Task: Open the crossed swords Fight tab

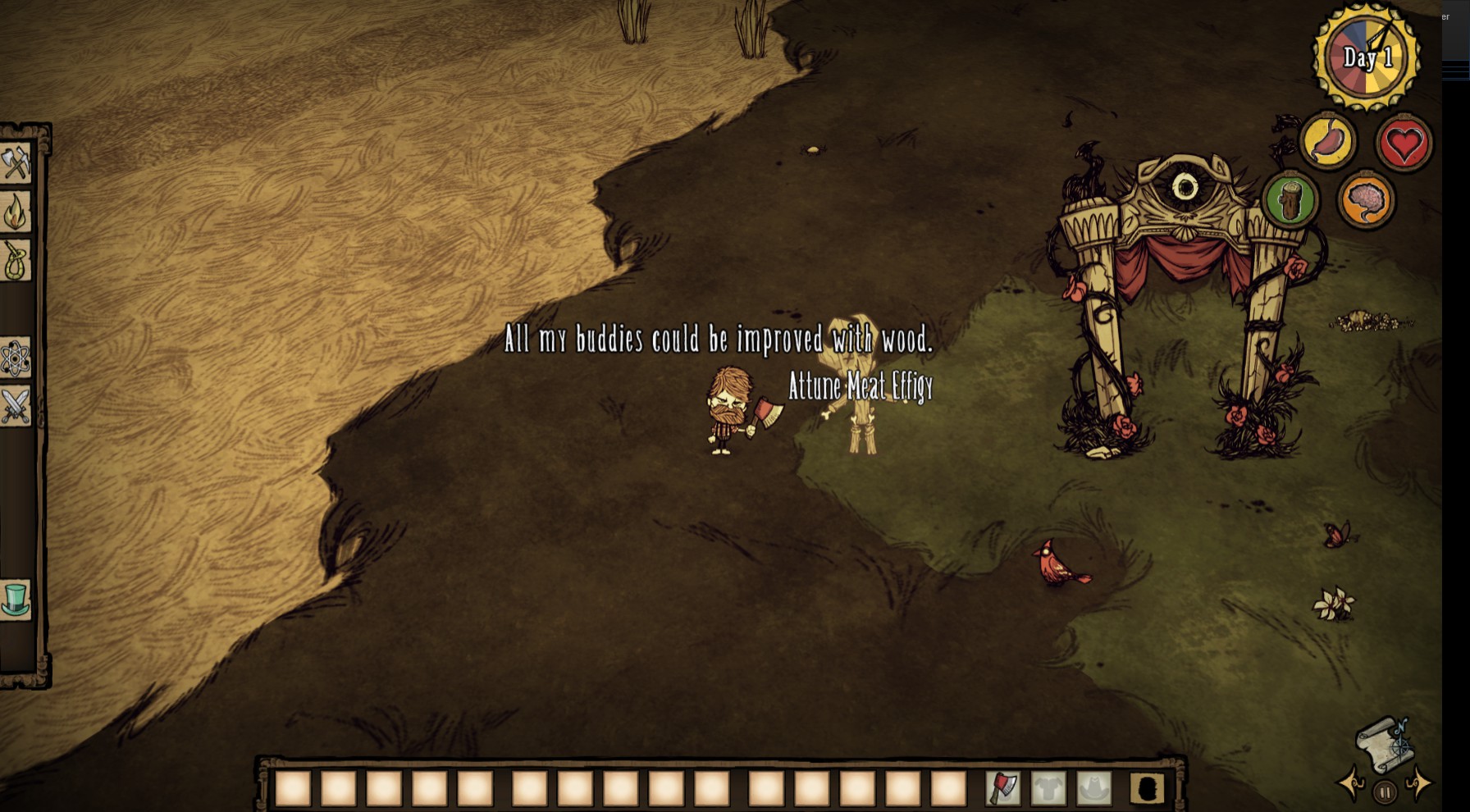Action: click(16, 406)
